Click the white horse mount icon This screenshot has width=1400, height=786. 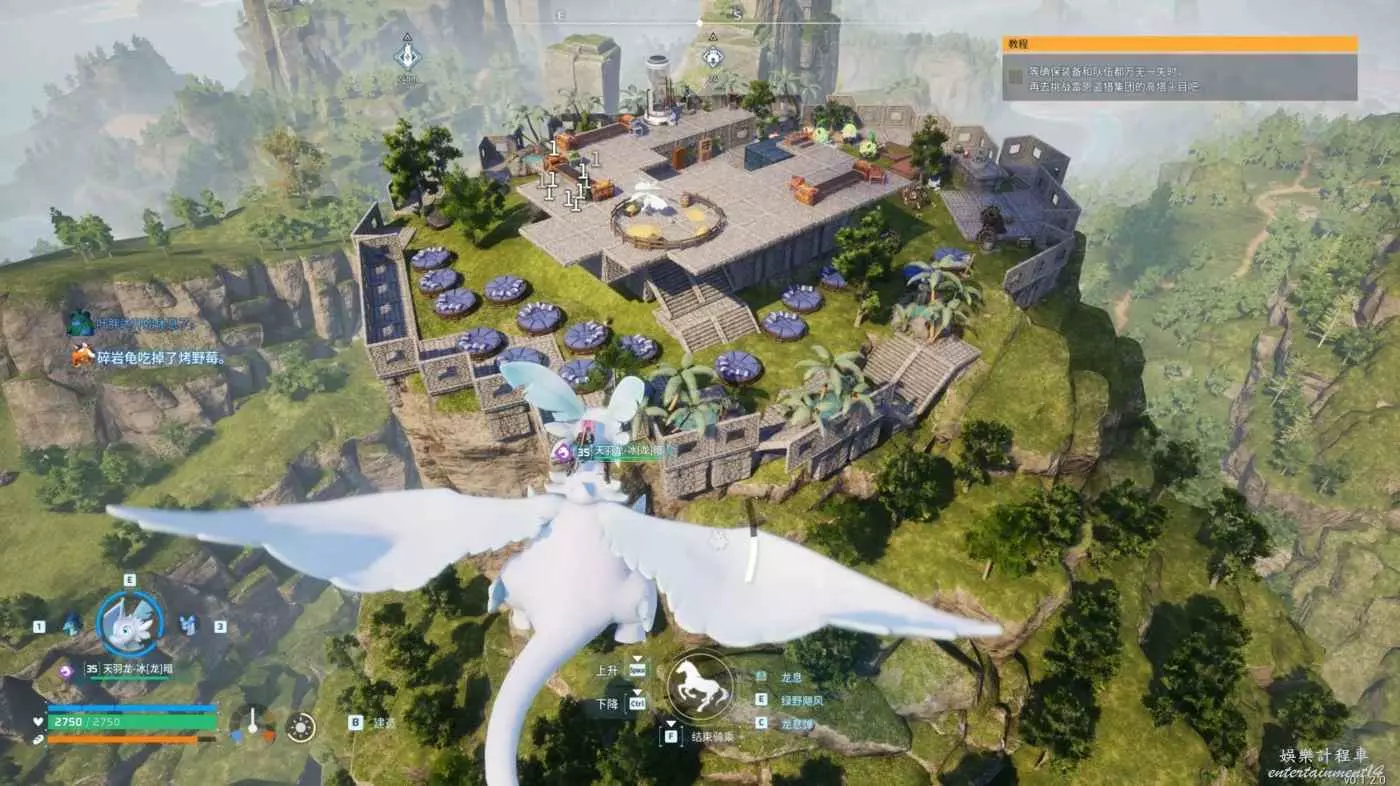(x=699, y=684)
